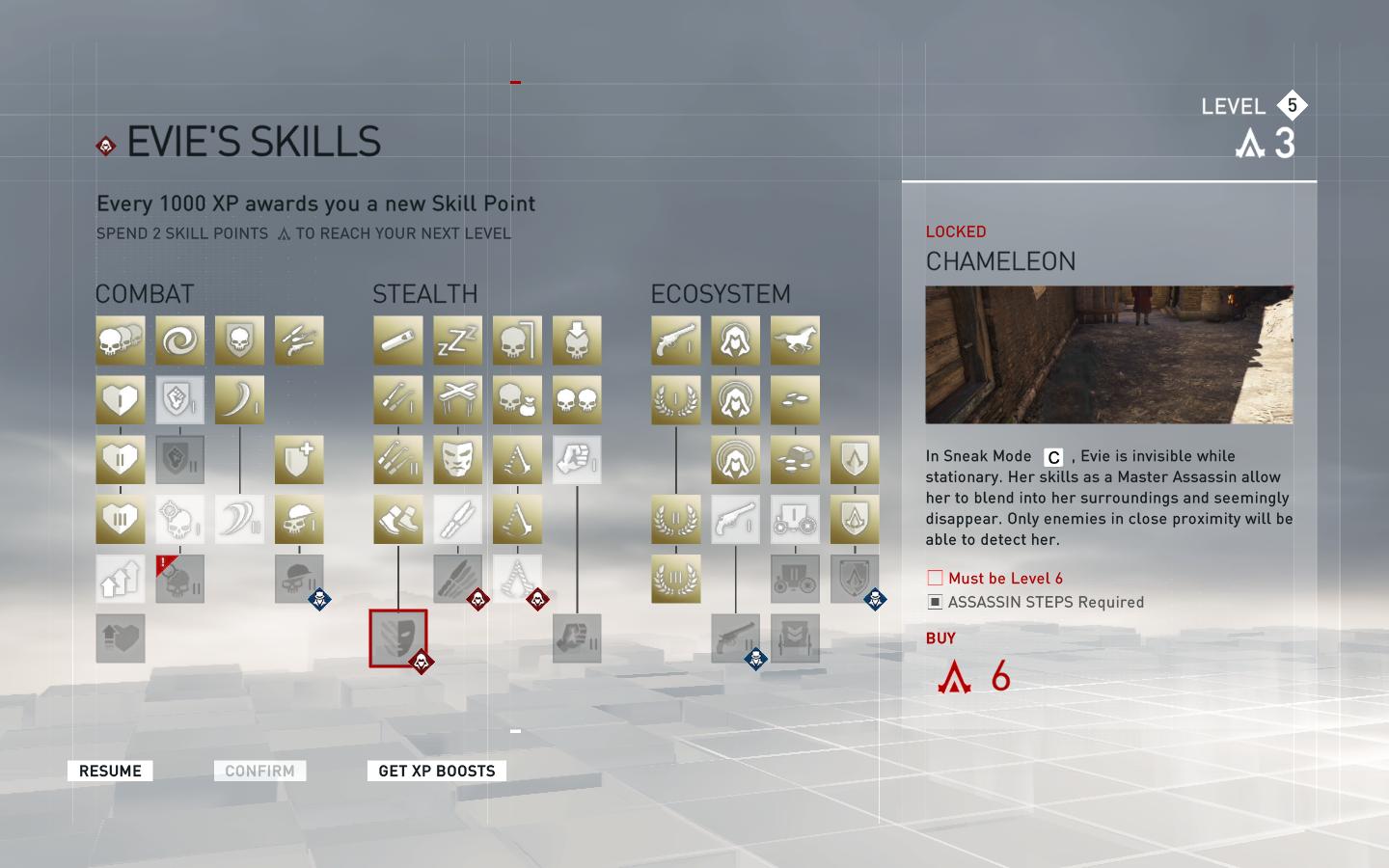Resume the game from skills menu
The image size is (1389, 868).
click(x=110, y=771)
